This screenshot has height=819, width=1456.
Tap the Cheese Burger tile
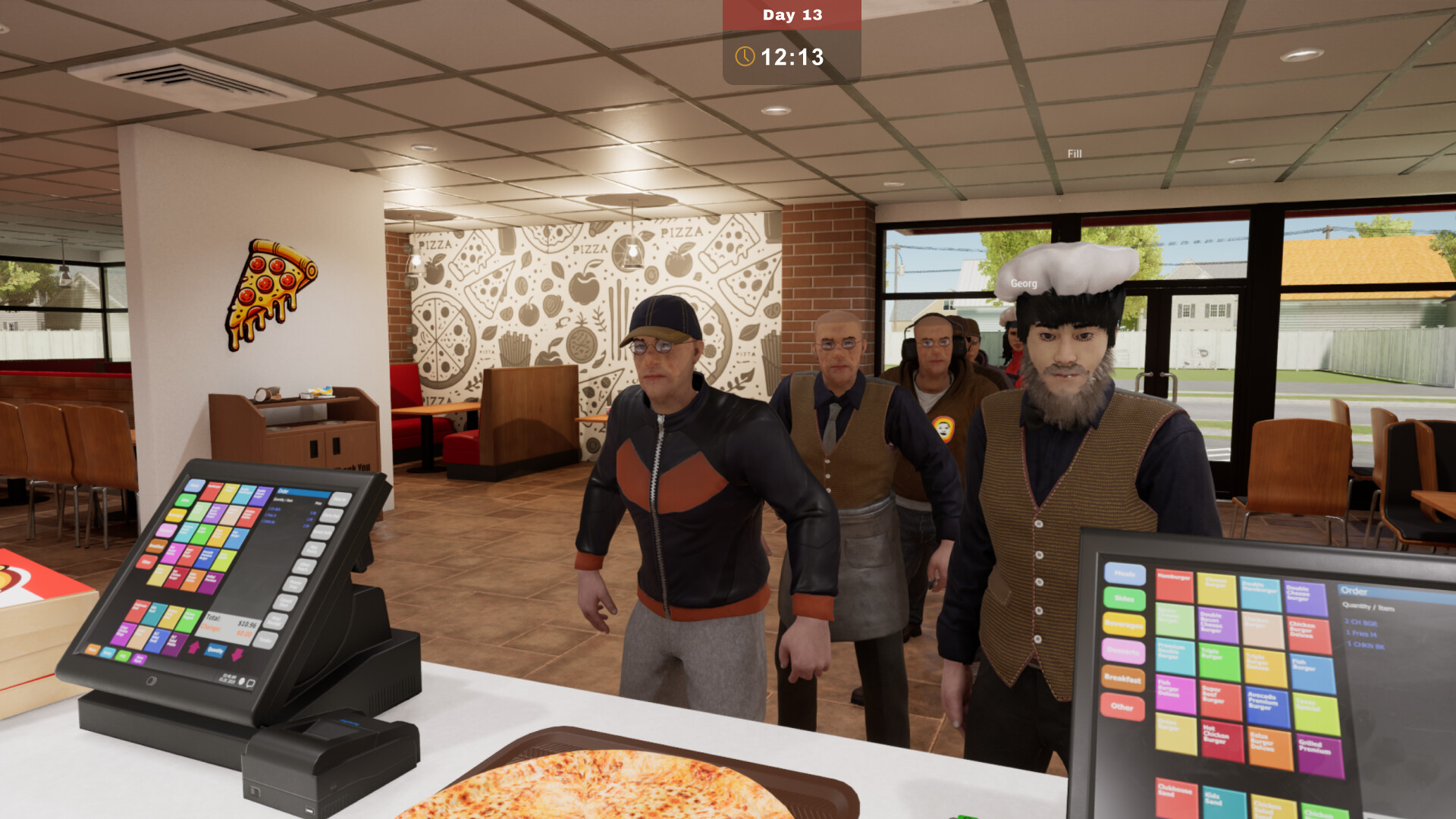point(1218,590)
